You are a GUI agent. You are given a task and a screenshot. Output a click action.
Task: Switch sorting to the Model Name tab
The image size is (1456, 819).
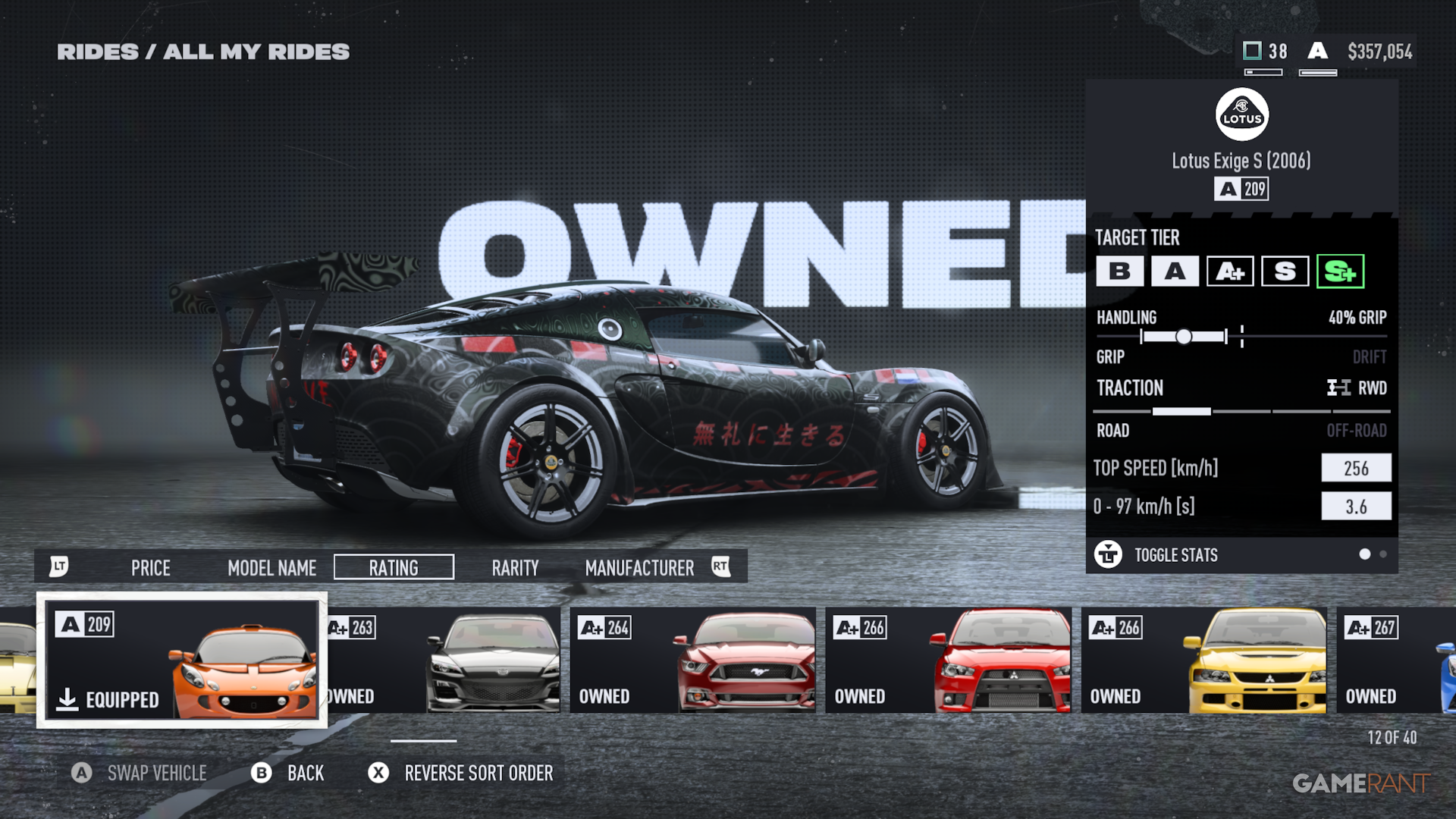[x=271, y=566]
